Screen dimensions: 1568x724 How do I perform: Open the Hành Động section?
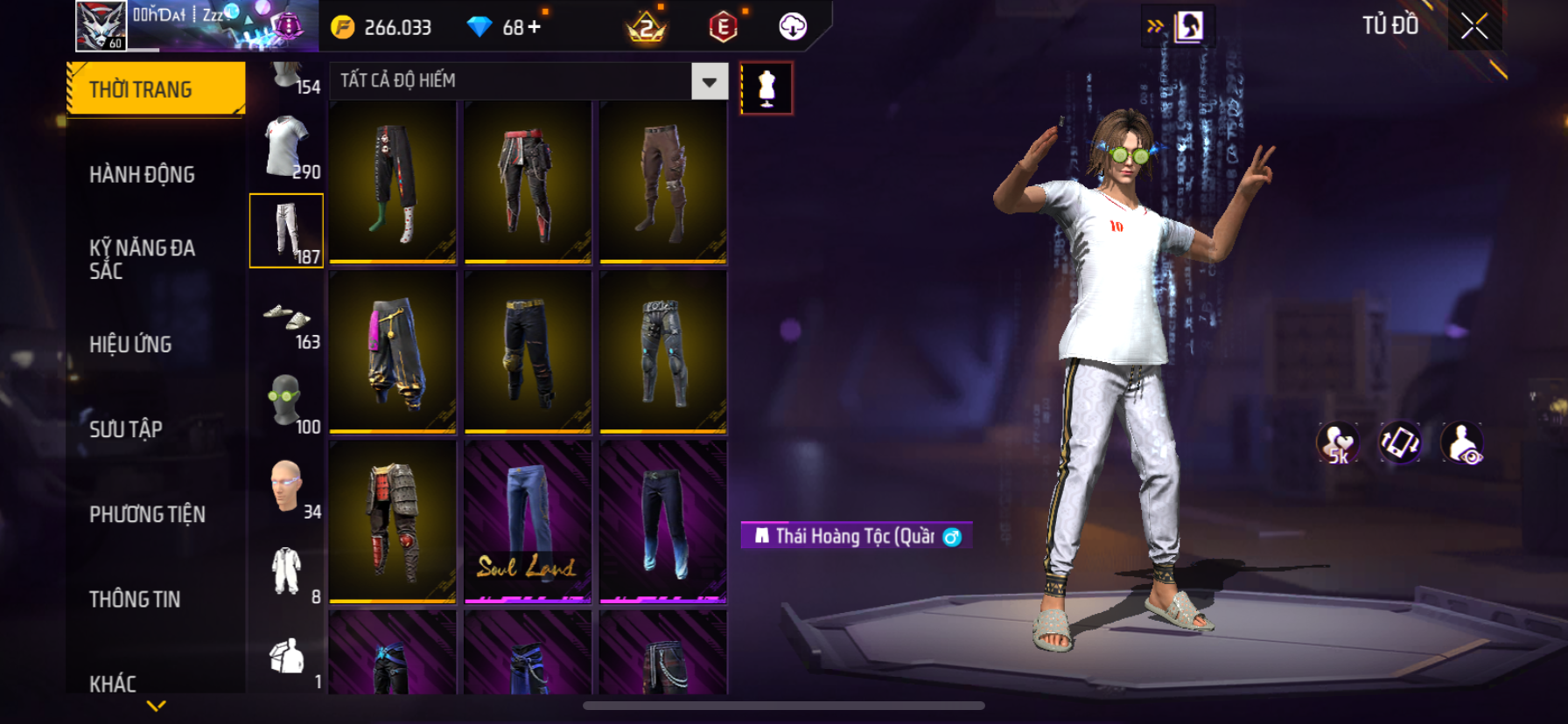[142, 175]
